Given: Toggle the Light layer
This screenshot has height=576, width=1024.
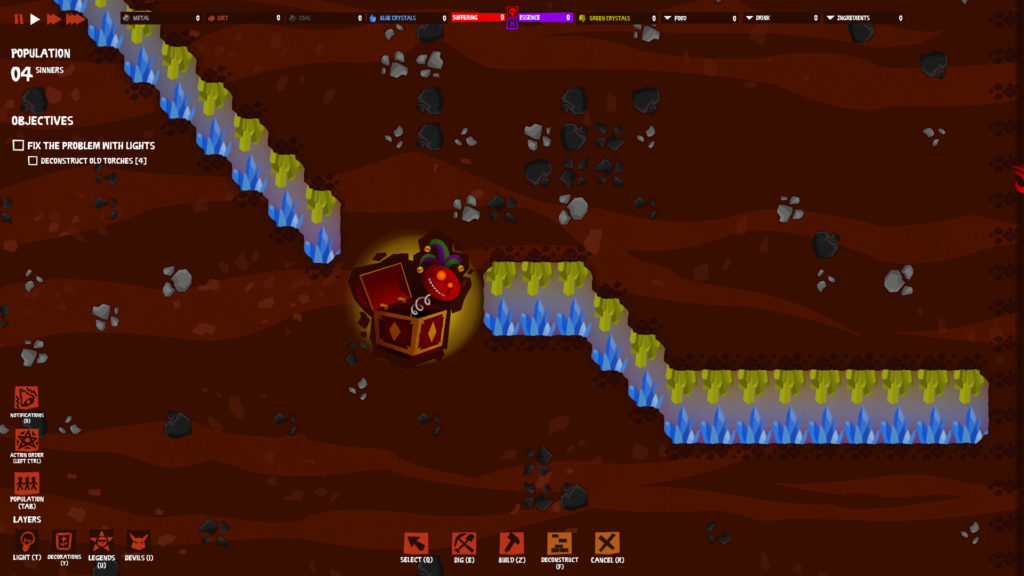Looking at the screenshot, I should point(27,541).
